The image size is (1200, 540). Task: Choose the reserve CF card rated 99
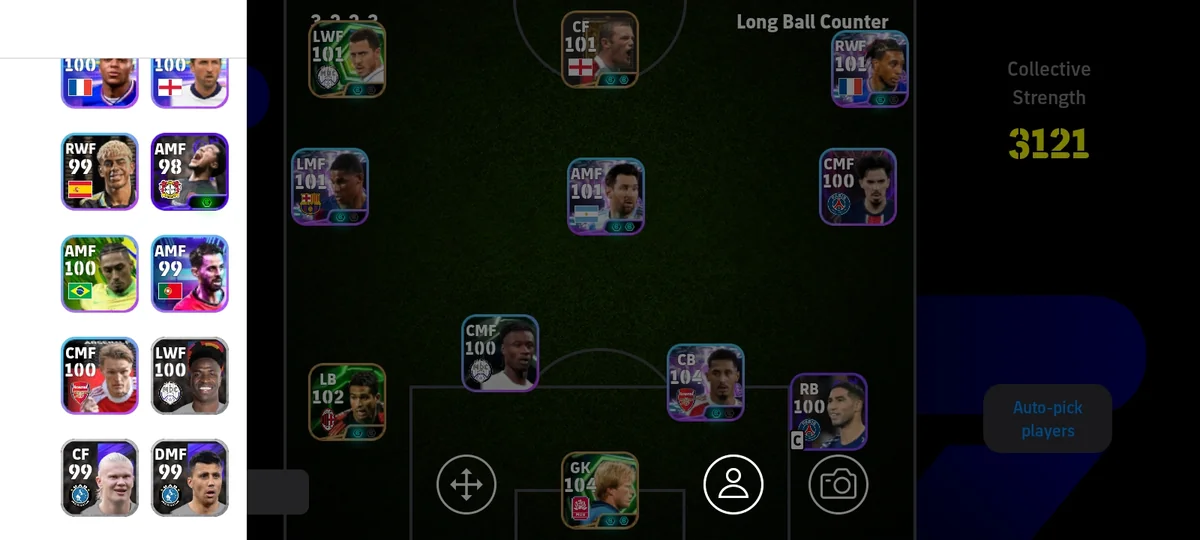pos(99,477)
